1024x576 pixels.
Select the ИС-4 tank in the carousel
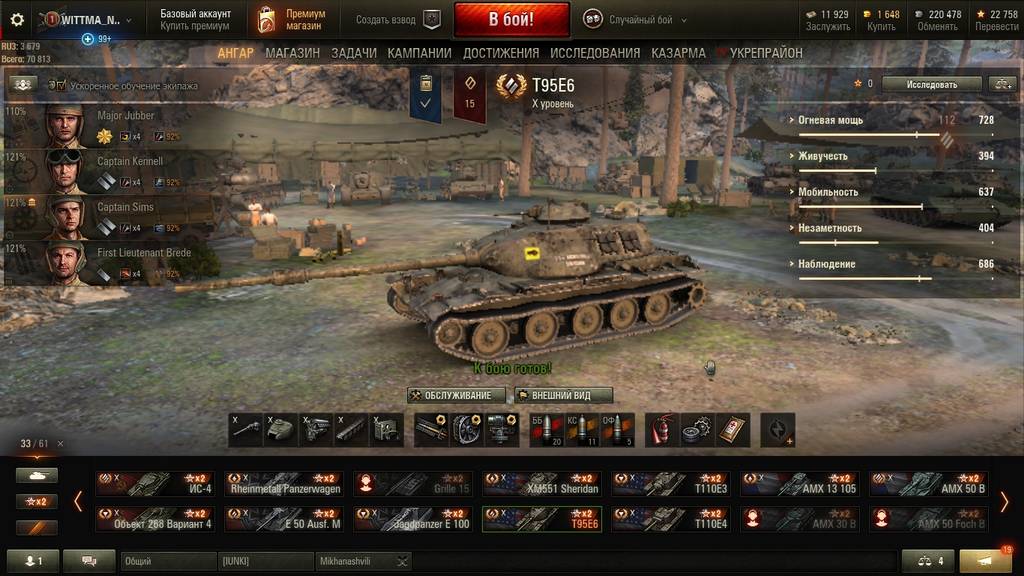pyautogui.click(x=154, y=484)
